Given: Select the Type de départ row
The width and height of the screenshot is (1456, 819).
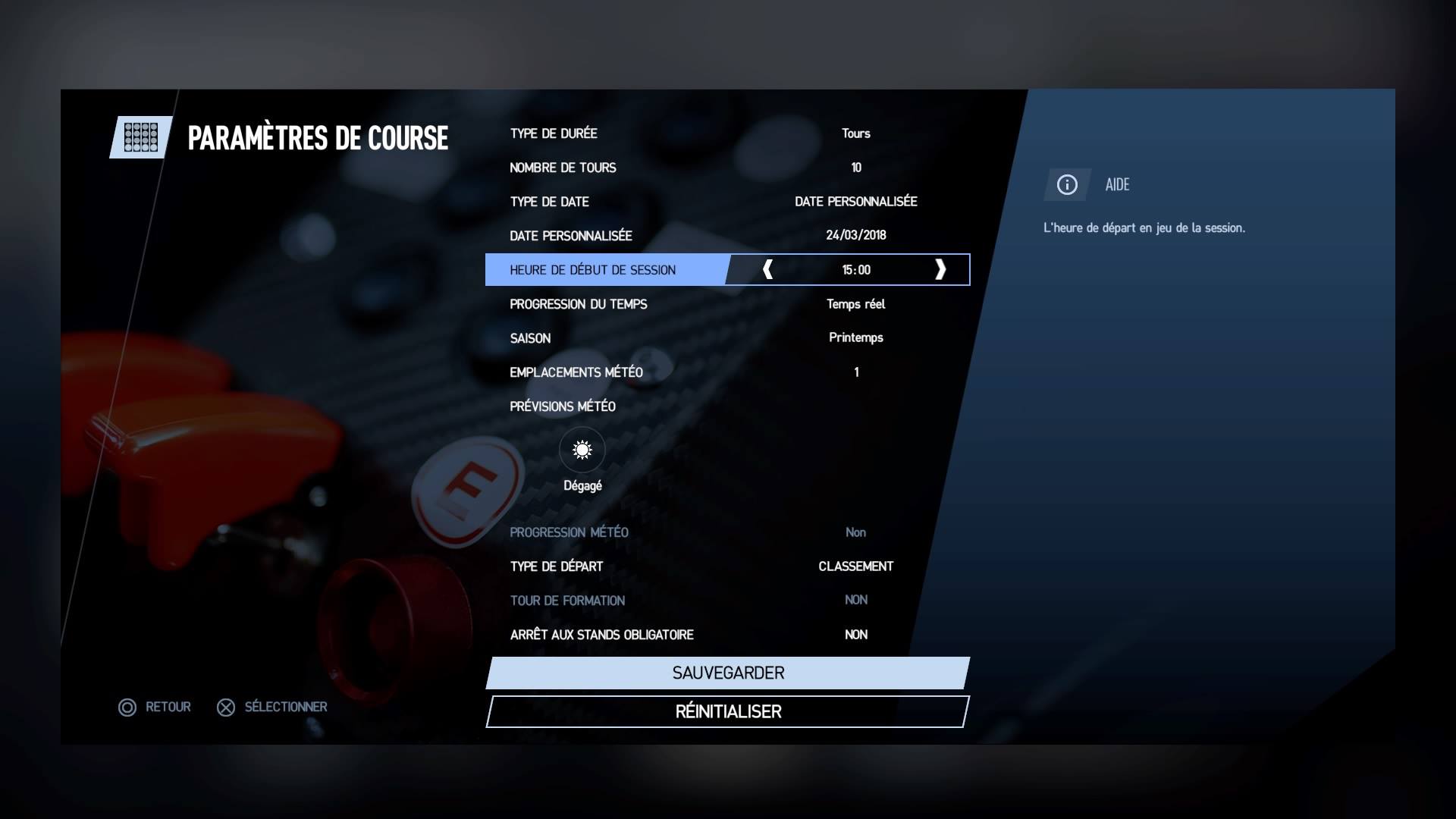Looking at the screenshot, I should coord(726,566).
